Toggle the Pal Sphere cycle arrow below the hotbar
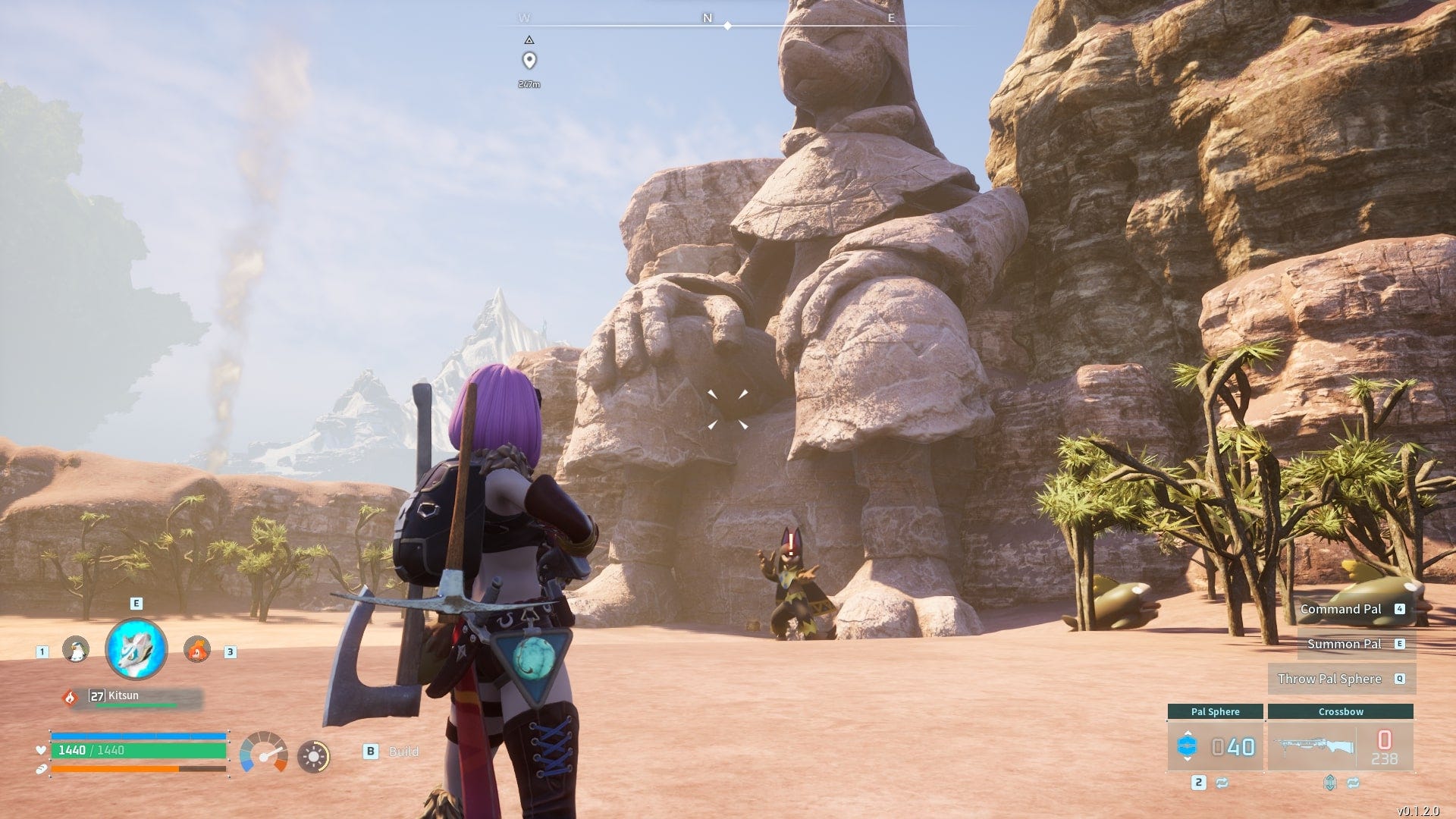Image resolution: width=1456 pixels, height=819 pixels. [1222, 783]
